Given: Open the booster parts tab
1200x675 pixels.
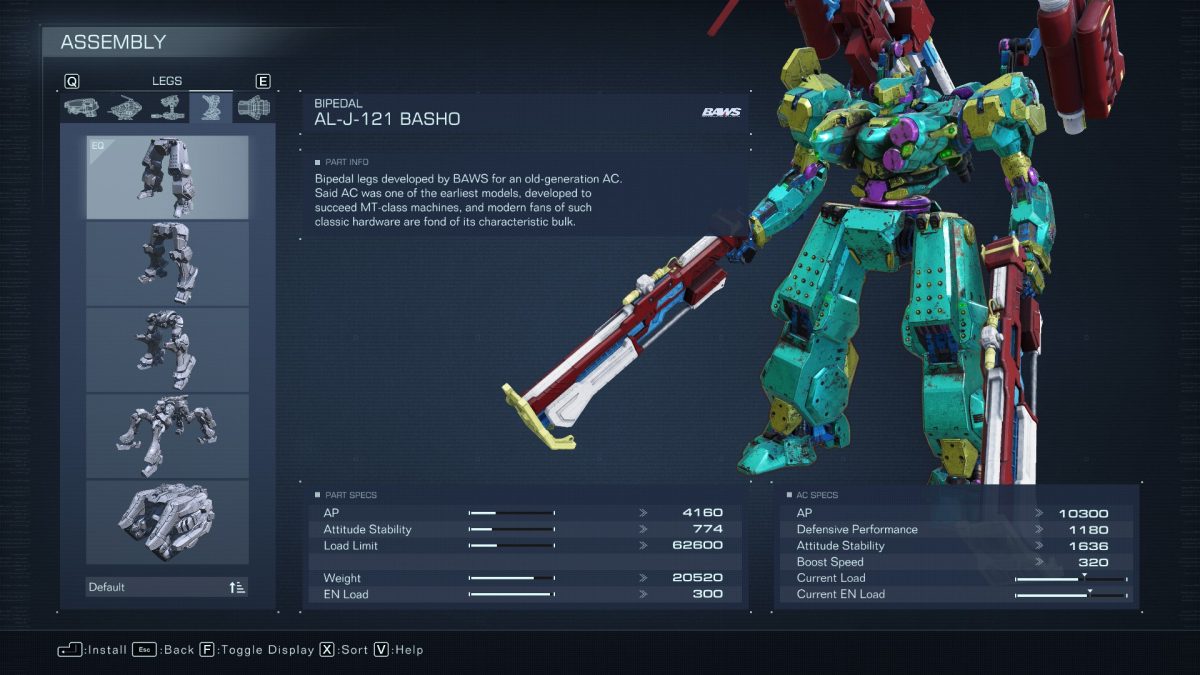Looking at the screenshot, I should 254,107.
